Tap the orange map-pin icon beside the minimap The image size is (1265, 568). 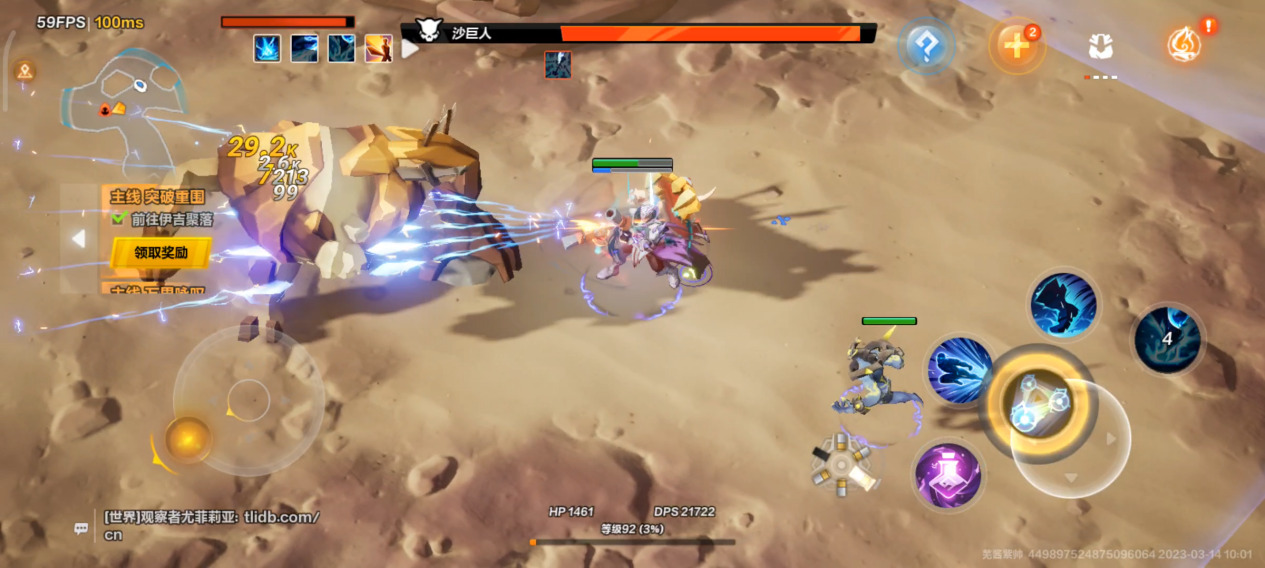pos(25,71)
